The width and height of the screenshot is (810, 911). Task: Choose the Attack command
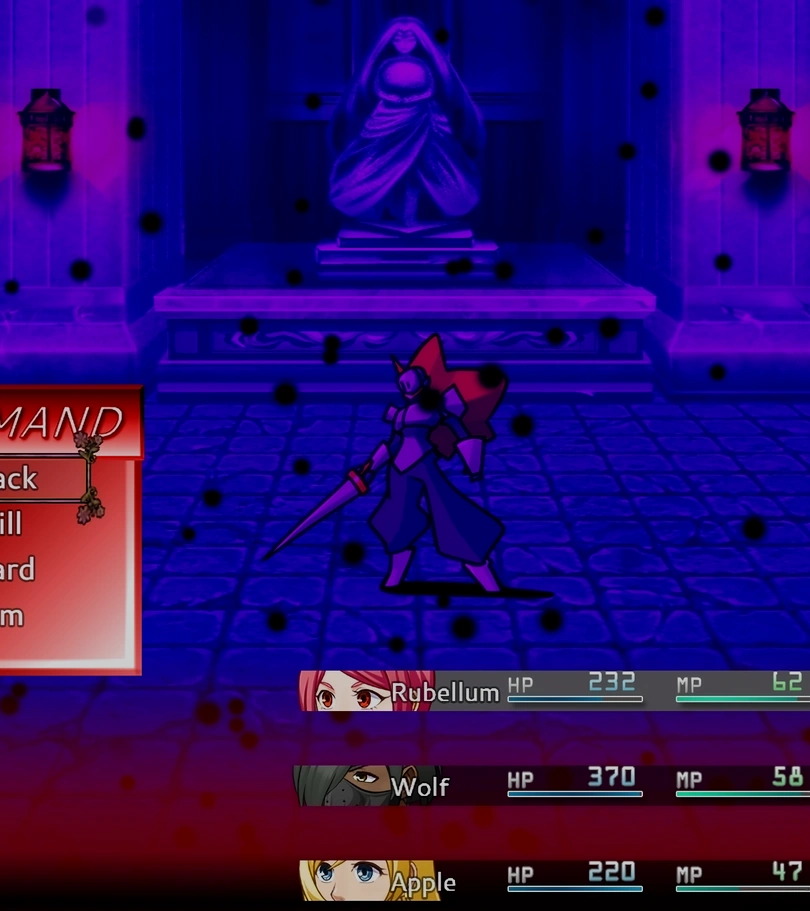pos(30,478)
